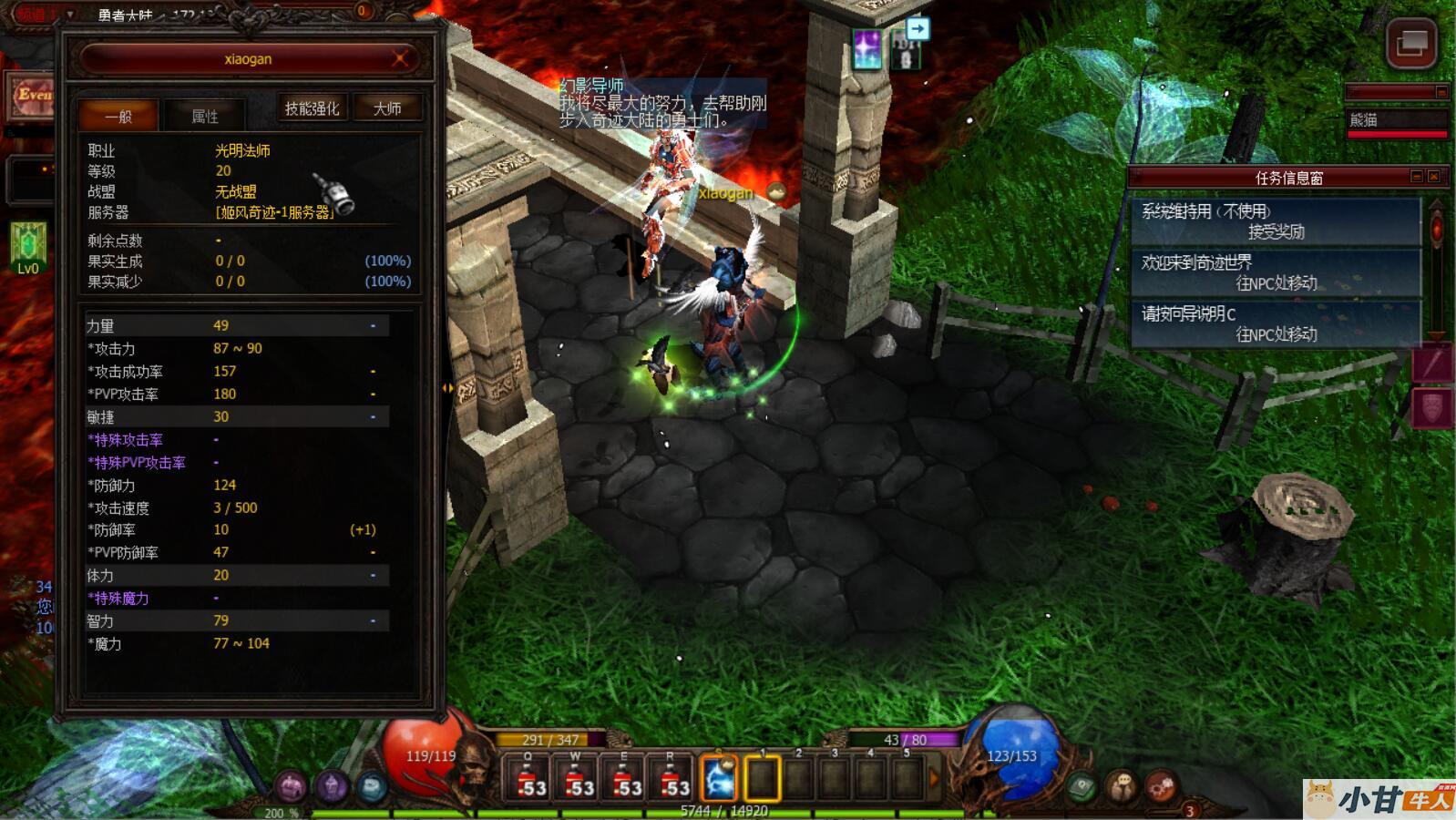Activate the blue lightning skill icon
This screenshot has height=820, width=1456.
pos(719,780)
